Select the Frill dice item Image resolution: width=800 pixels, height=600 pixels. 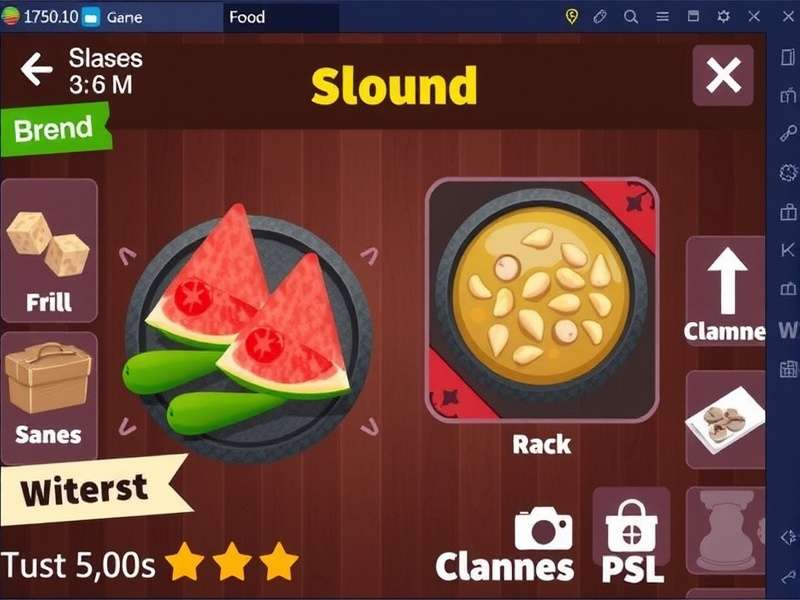(x=49, y=250)
